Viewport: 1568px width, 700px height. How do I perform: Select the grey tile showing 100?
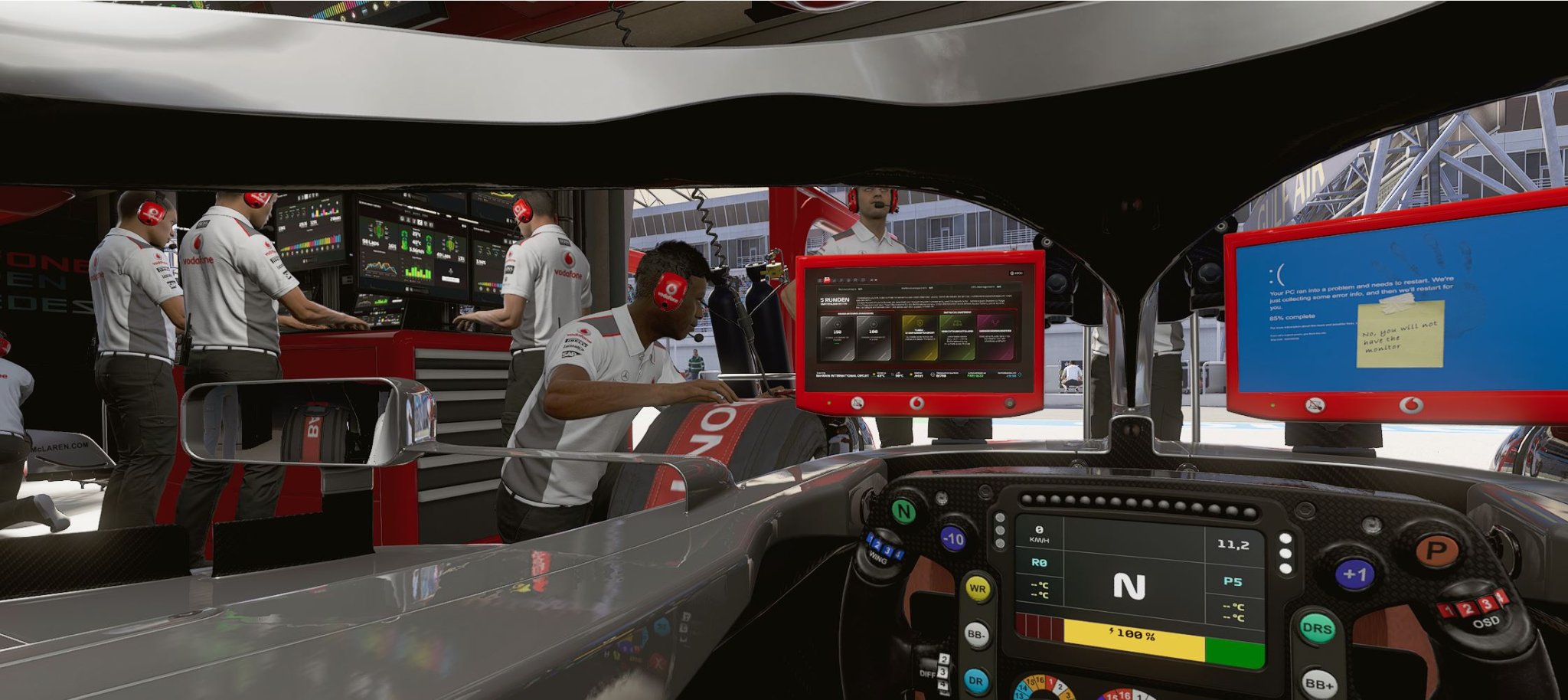tap(873, 338)
